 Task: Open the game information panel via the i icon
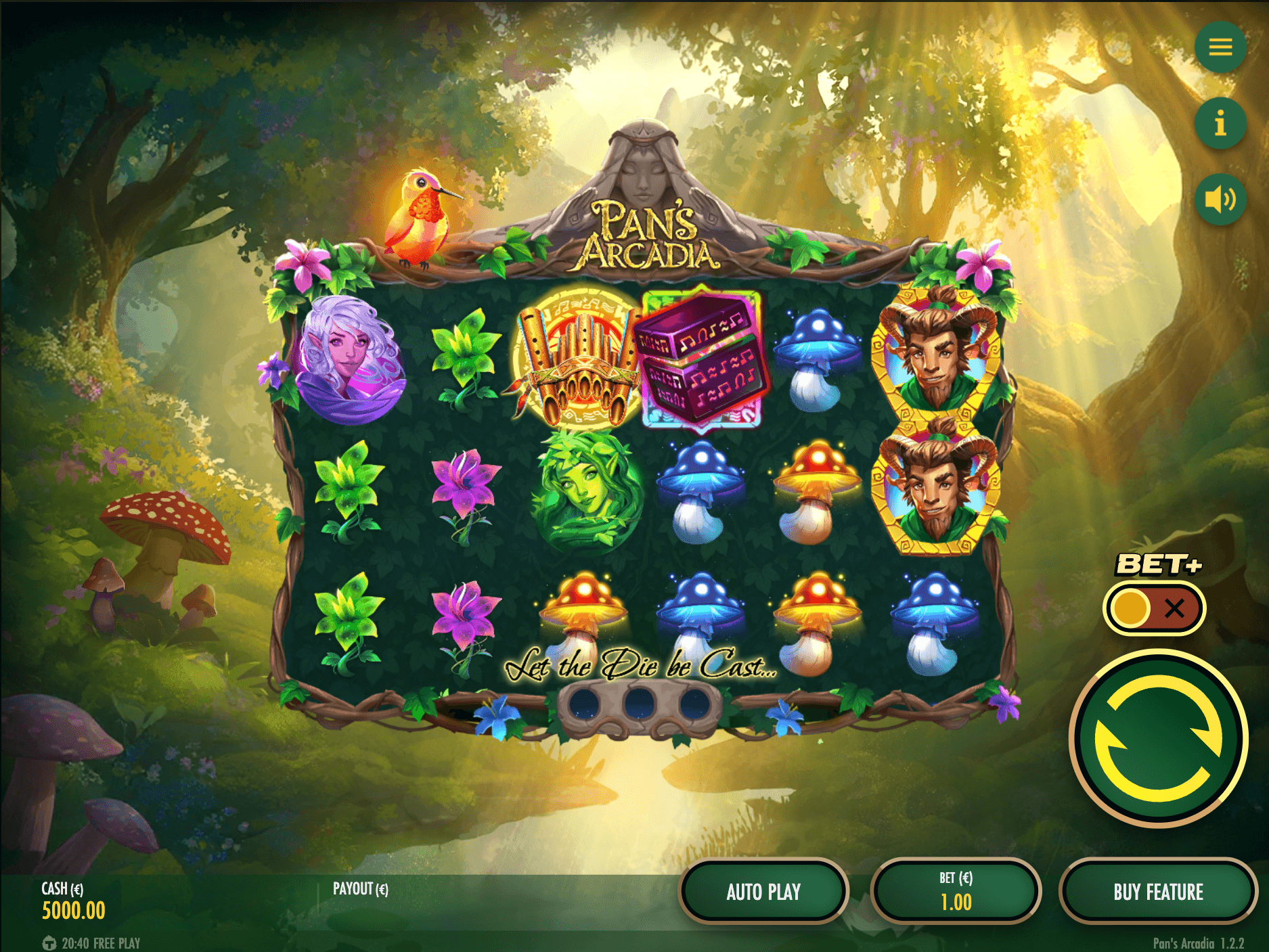tap(1220, 122)
